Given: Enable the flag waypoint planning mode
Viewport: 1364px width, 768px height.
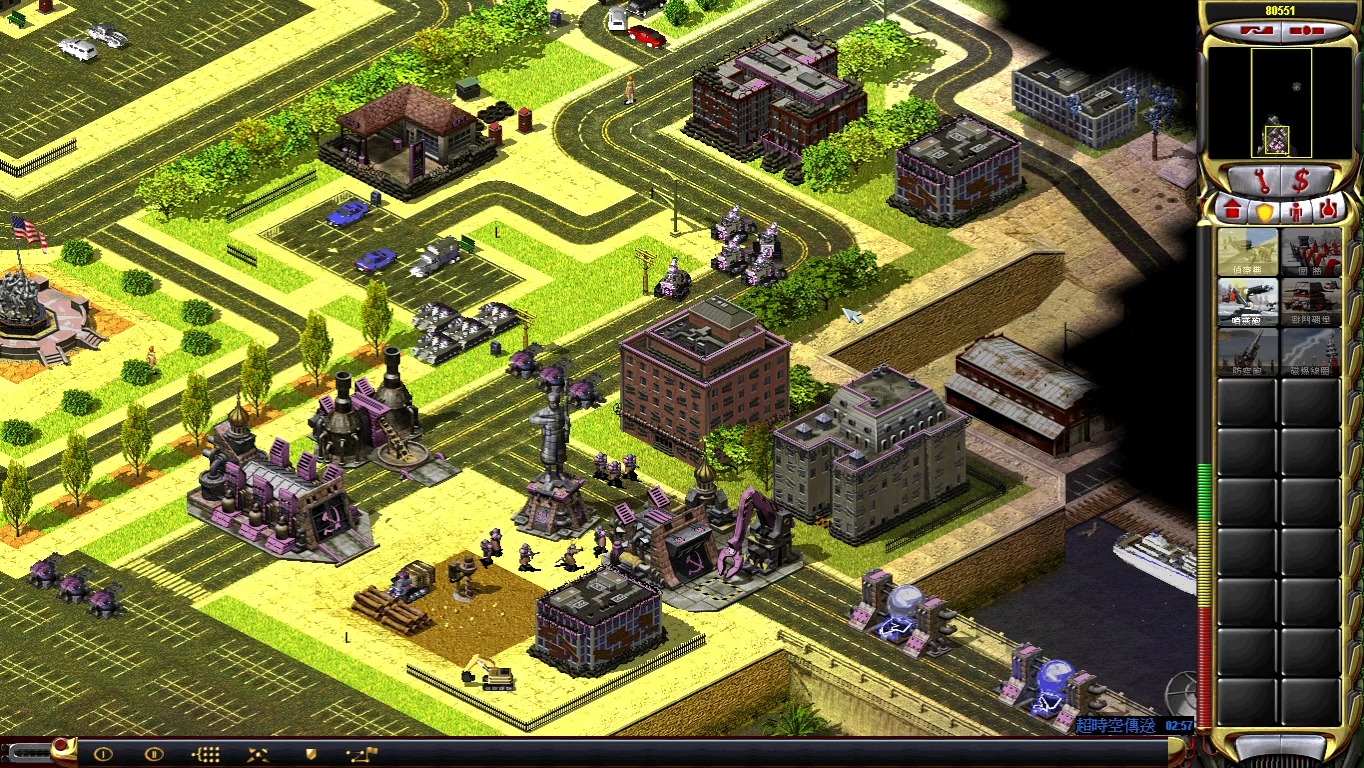Looking at the screenshot, I should [x=361, y=754].
